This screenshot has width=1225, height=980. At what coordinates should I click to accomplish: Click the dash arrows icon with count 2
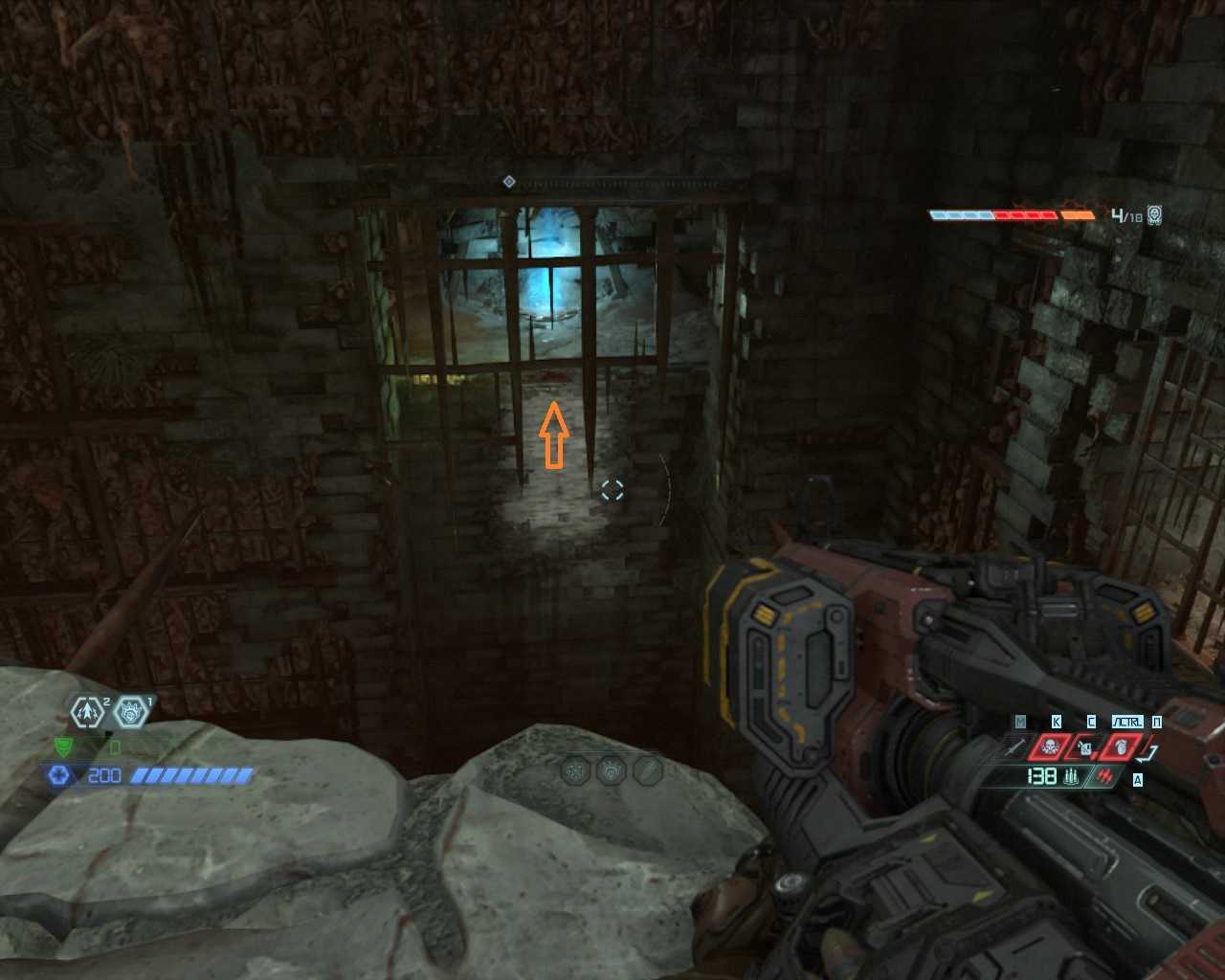87,712
